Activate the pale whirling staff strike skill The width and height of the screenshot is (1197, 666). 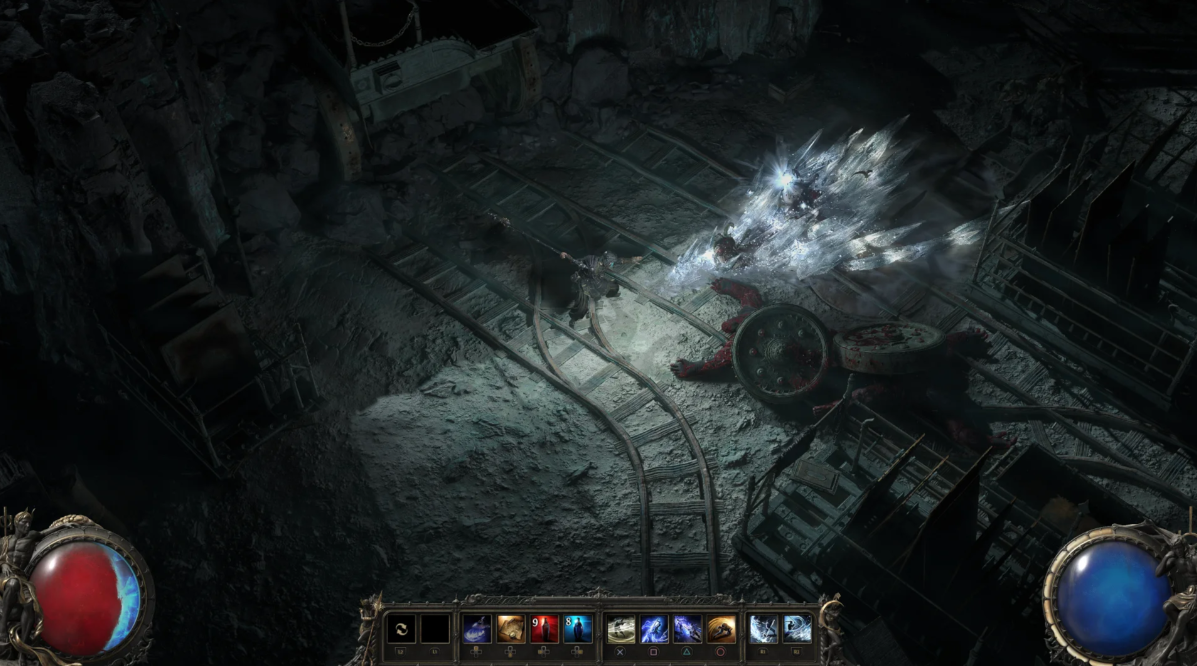click(x=621, y=628)
